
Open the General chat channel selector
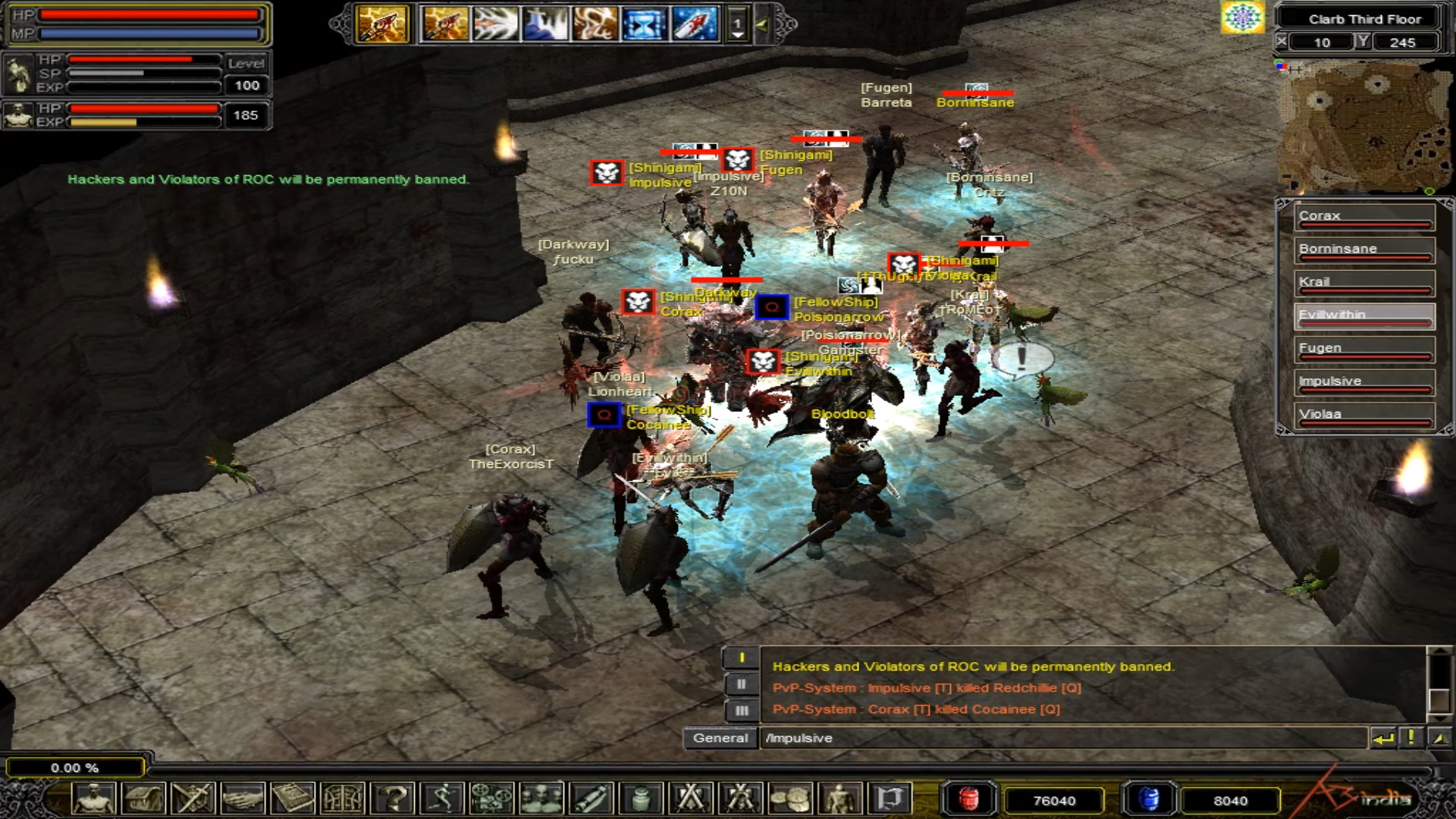(x=720, y=738)
